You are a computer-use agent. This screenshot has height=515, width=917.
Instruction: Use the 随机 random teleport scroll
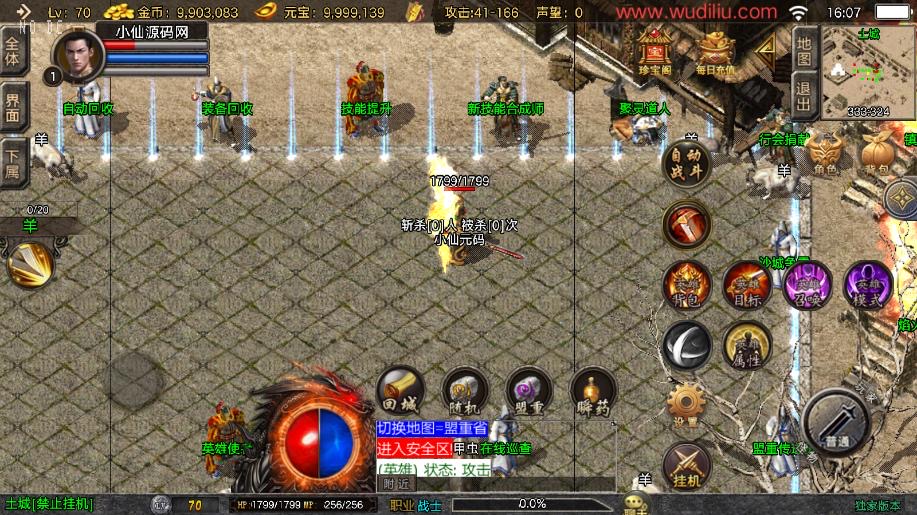coord(464,391)
